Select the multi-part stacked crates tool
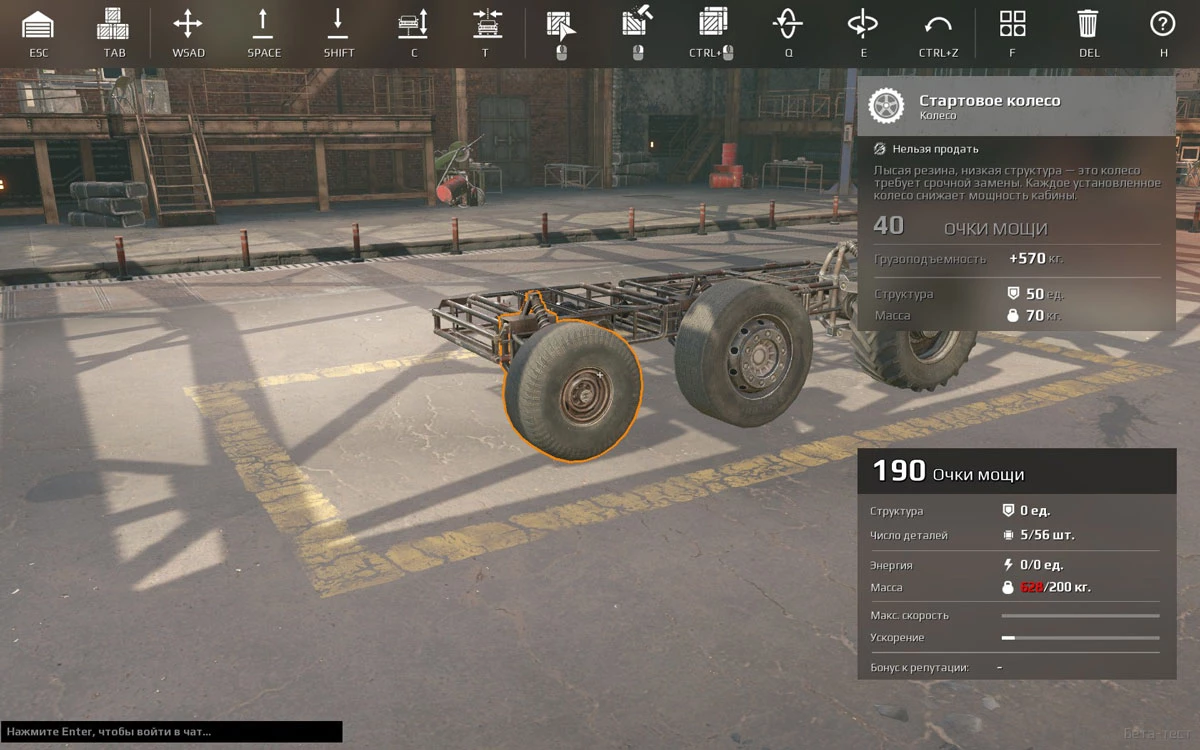 (712, 24)
